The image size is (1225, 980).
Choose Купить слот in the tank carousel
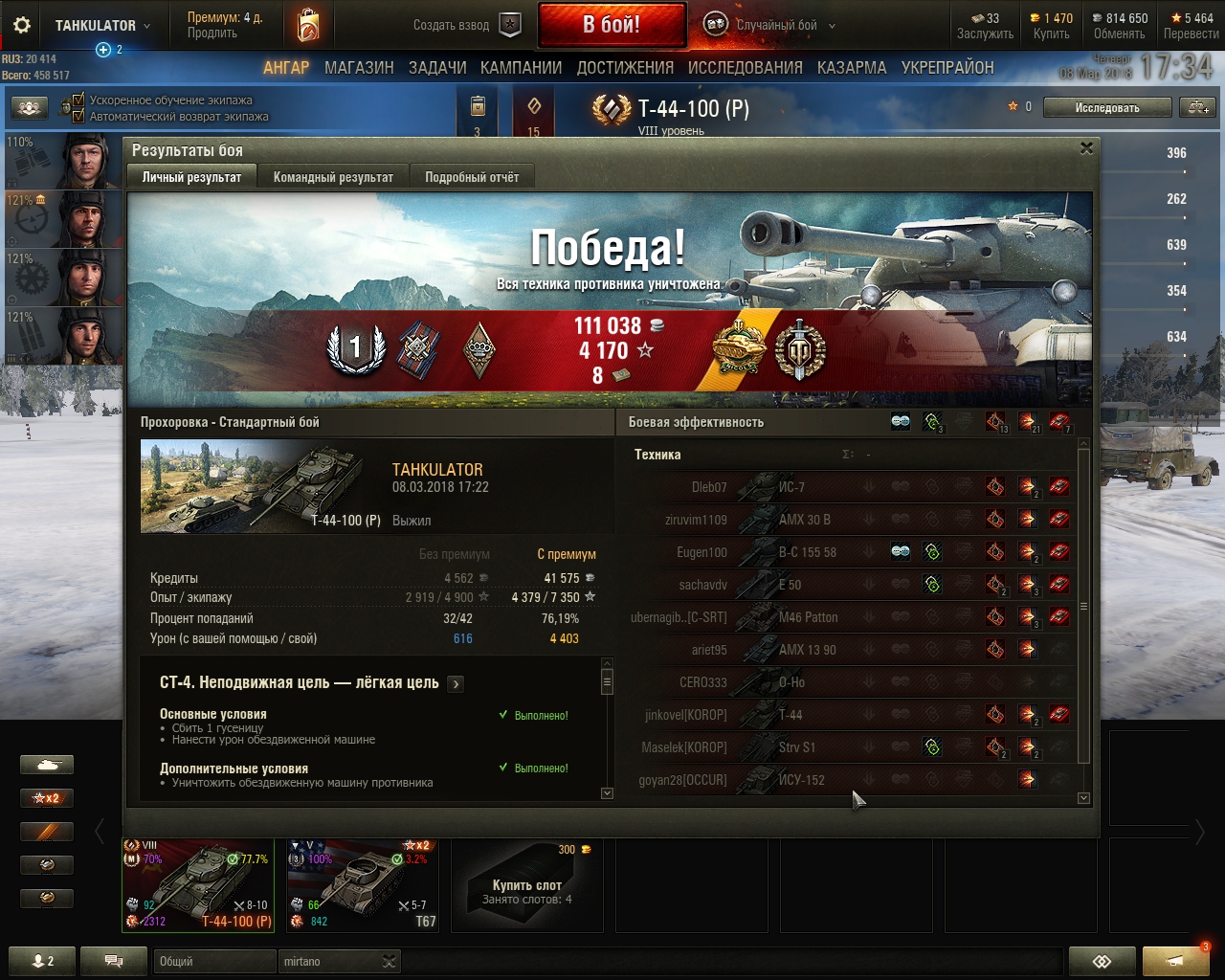click(x=526, y=884)
